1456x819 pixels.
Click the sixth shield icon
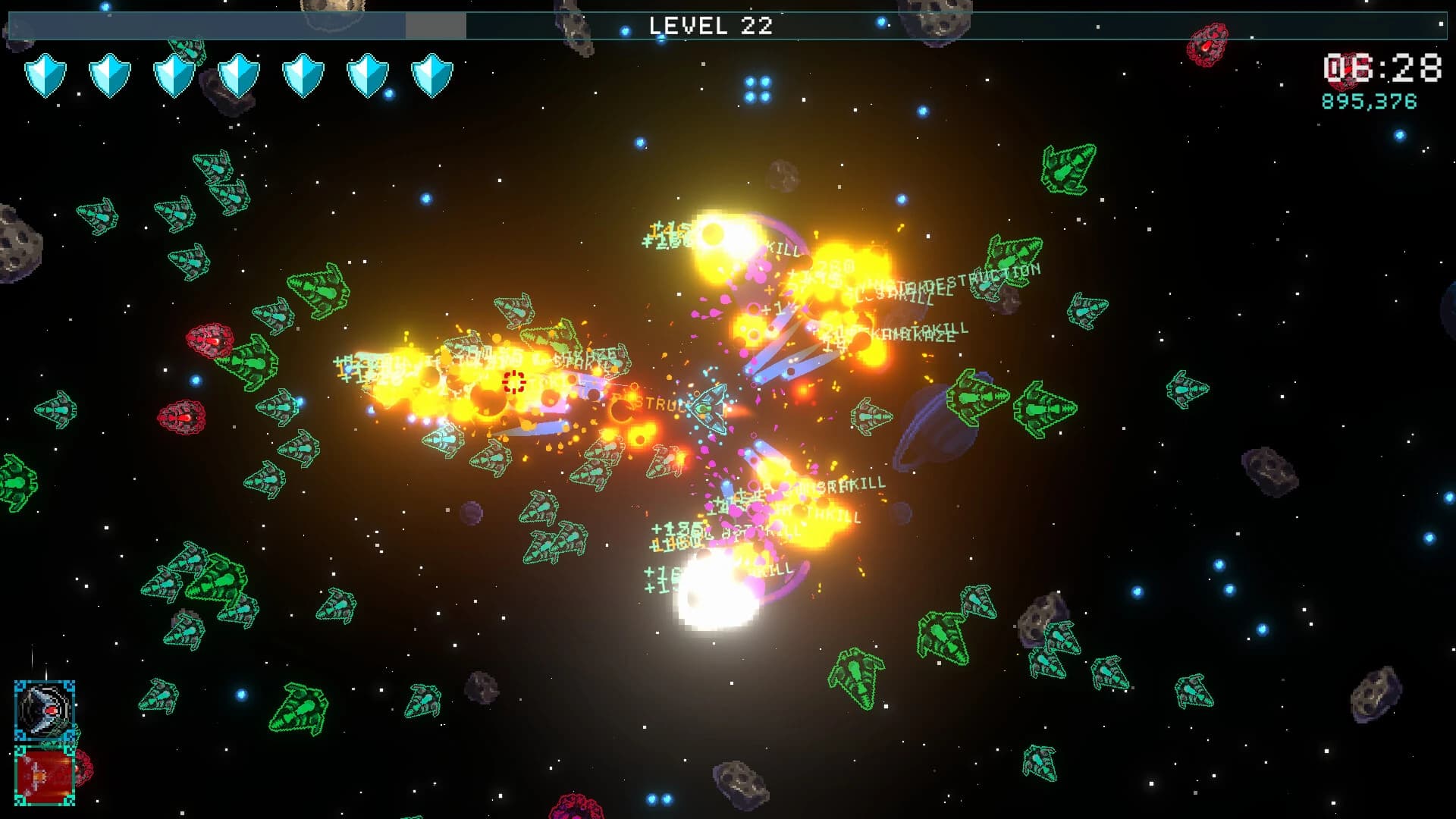pos(368,76)
